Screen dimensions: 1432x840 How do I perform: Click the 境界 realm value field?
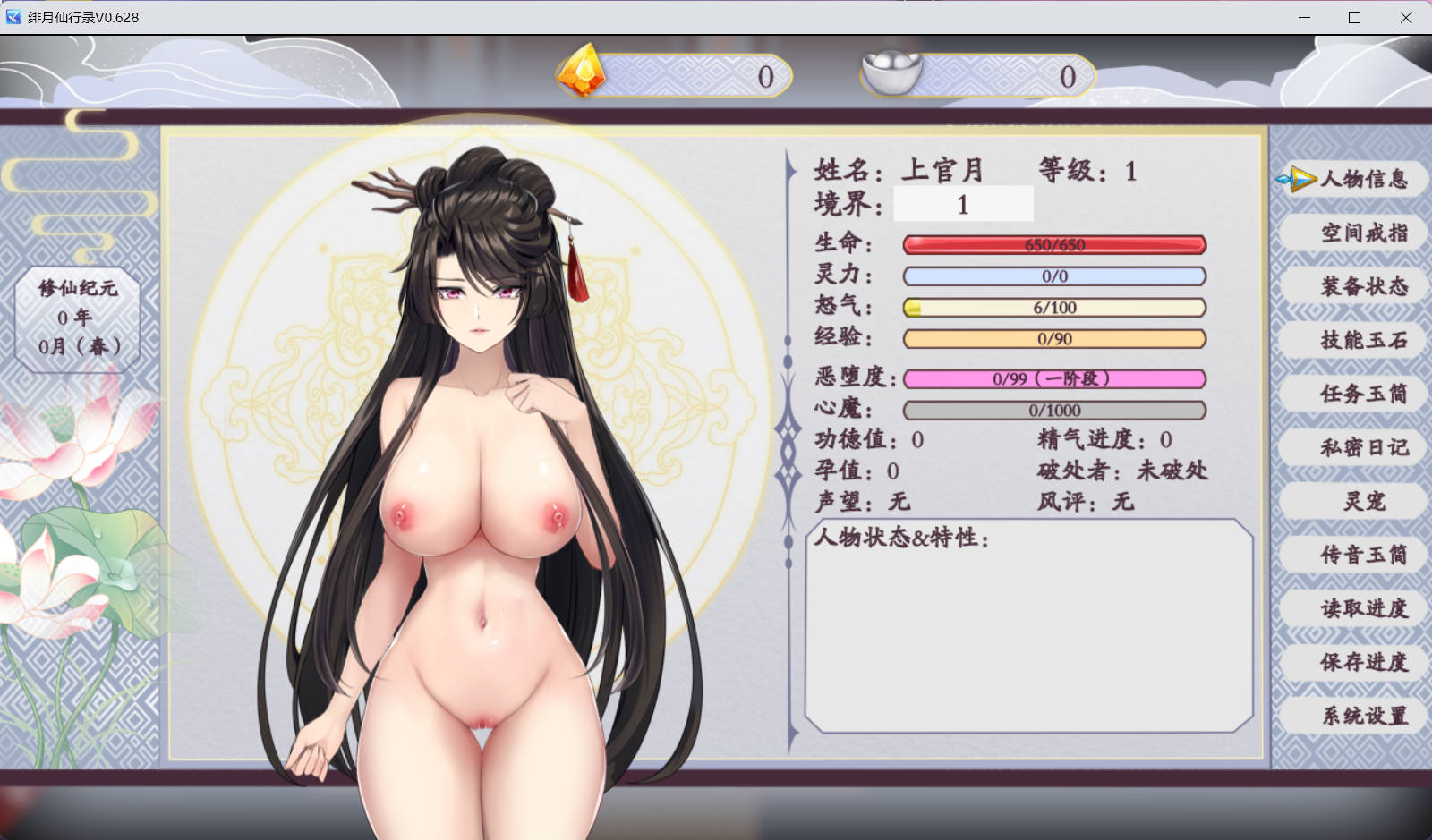click(963, 204)
